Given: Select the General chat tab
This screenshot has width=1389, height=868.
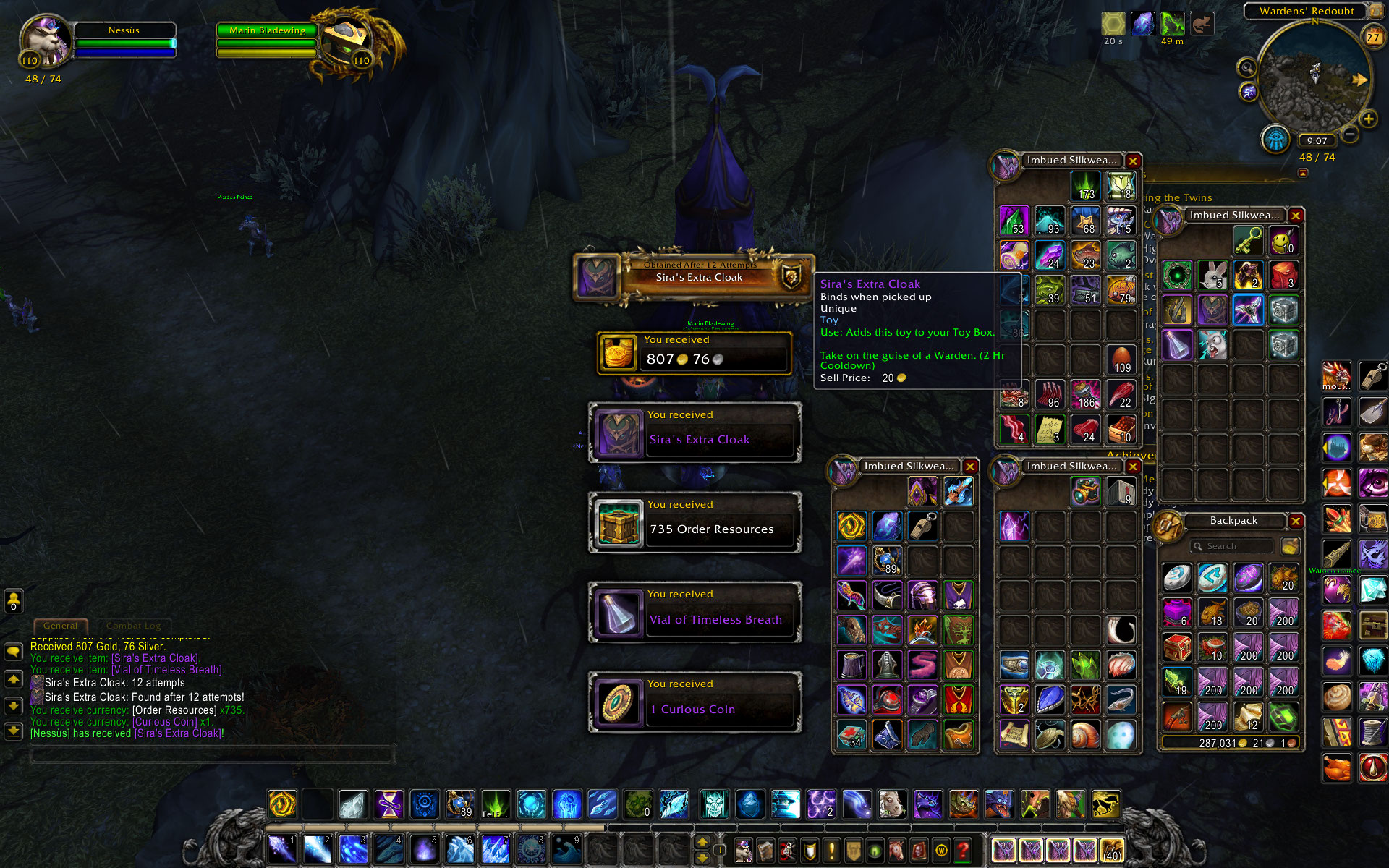Looking at the screenshot, I should (60, 626).
